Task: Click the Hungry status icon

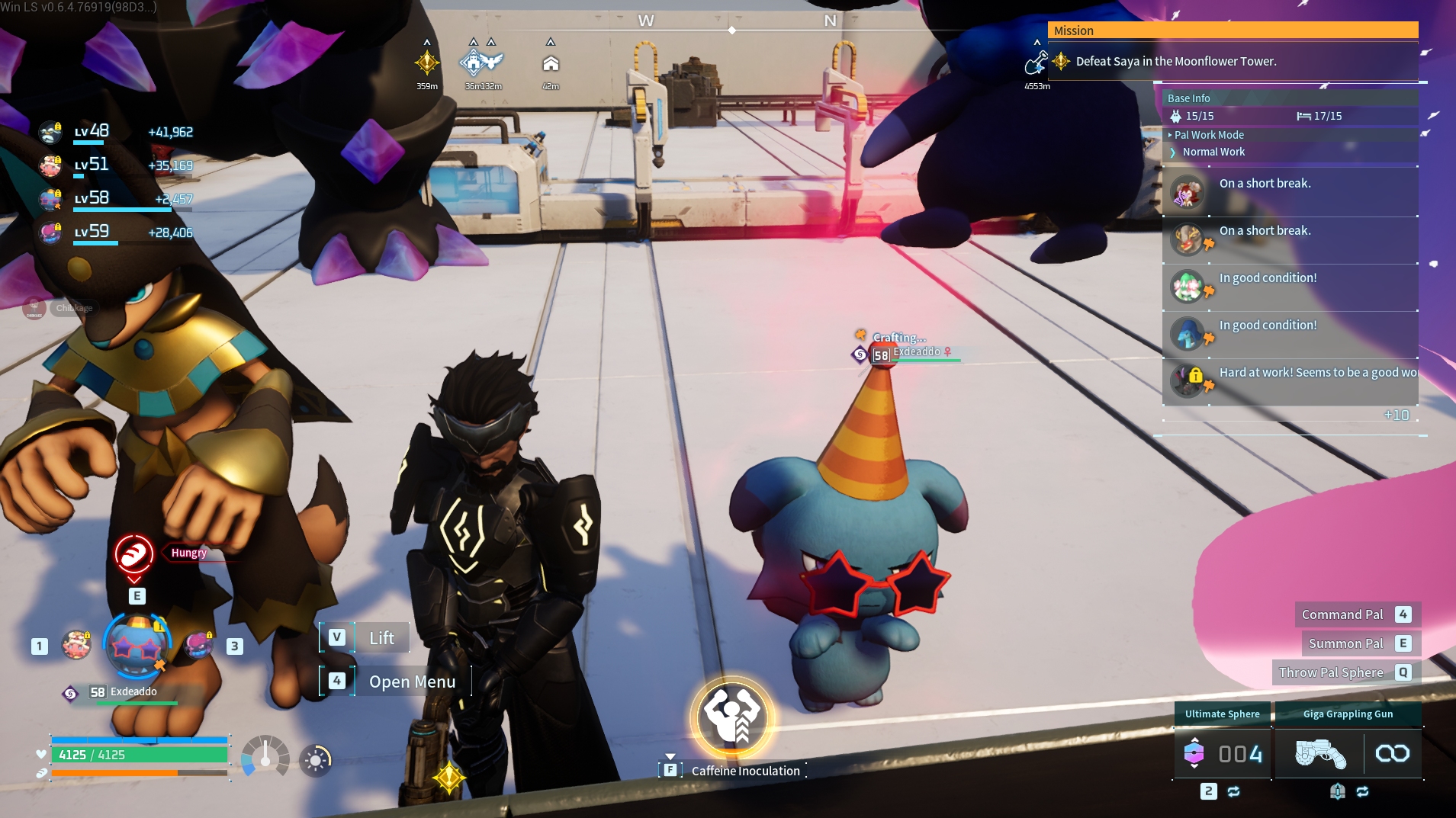Action: (x=134, y=553)
